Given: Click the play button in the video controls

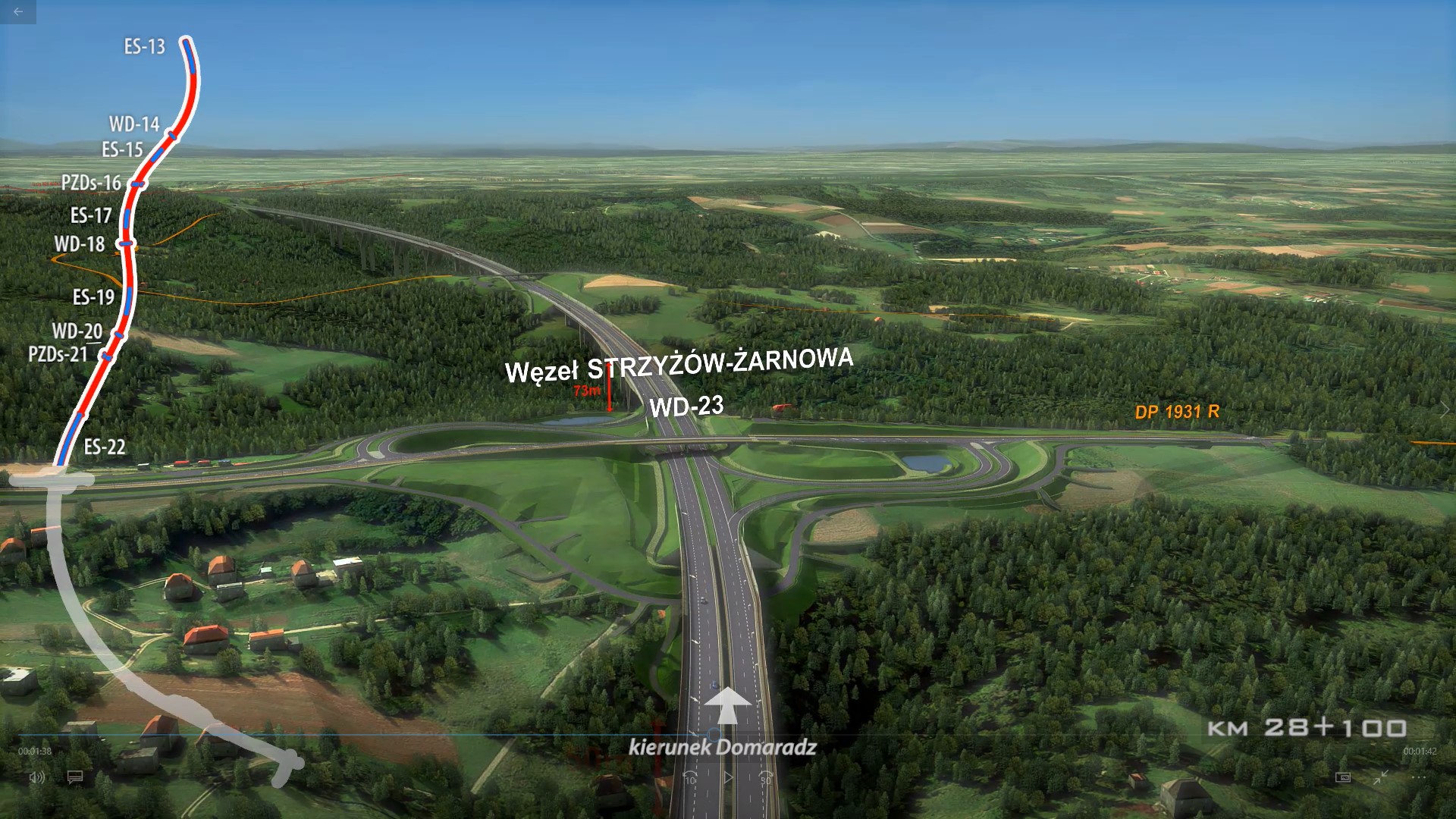Looking at the screenshot, I should pos(728,777).
